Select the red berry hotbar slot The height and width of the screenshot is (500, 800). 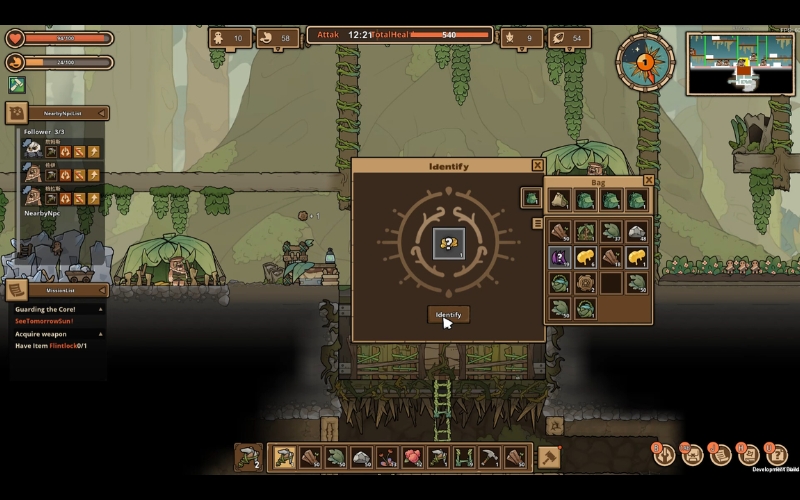pyautogui.click(x=412, y=457)
